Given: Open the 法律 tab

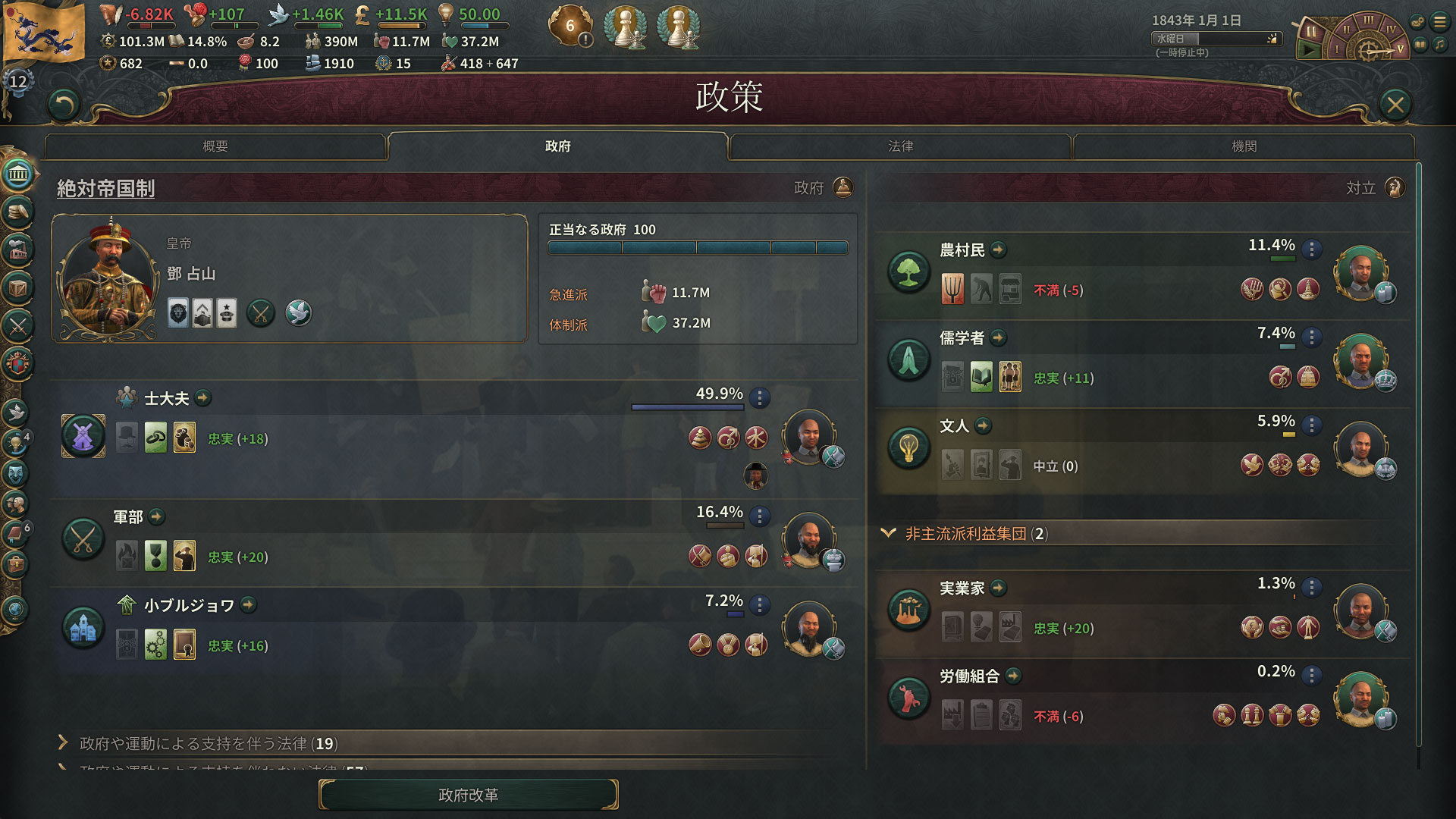Looking at the screenshot, I should click(900, 146).
